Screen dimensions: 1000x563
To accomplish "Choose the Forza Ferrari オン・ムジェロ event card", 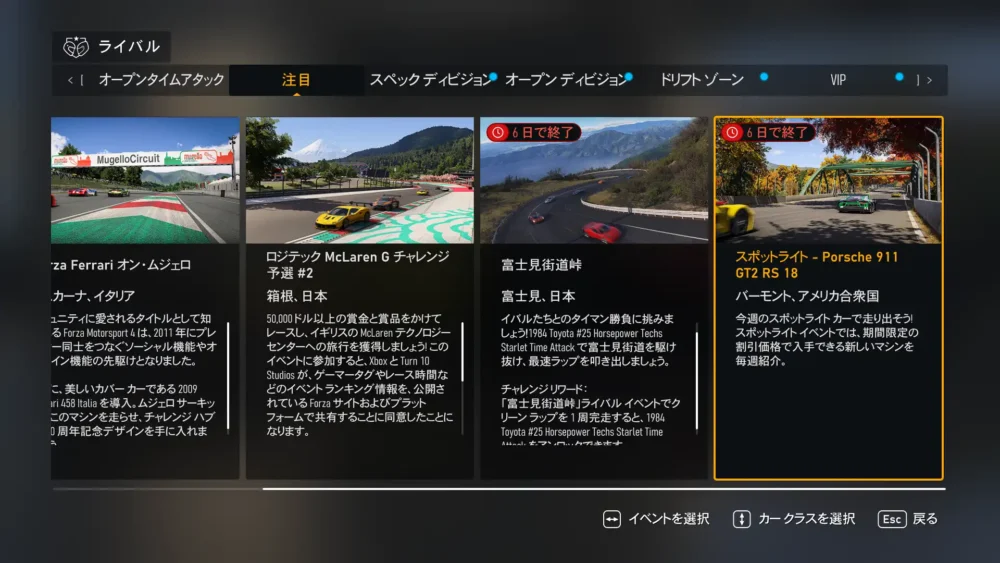I will 145,298.
